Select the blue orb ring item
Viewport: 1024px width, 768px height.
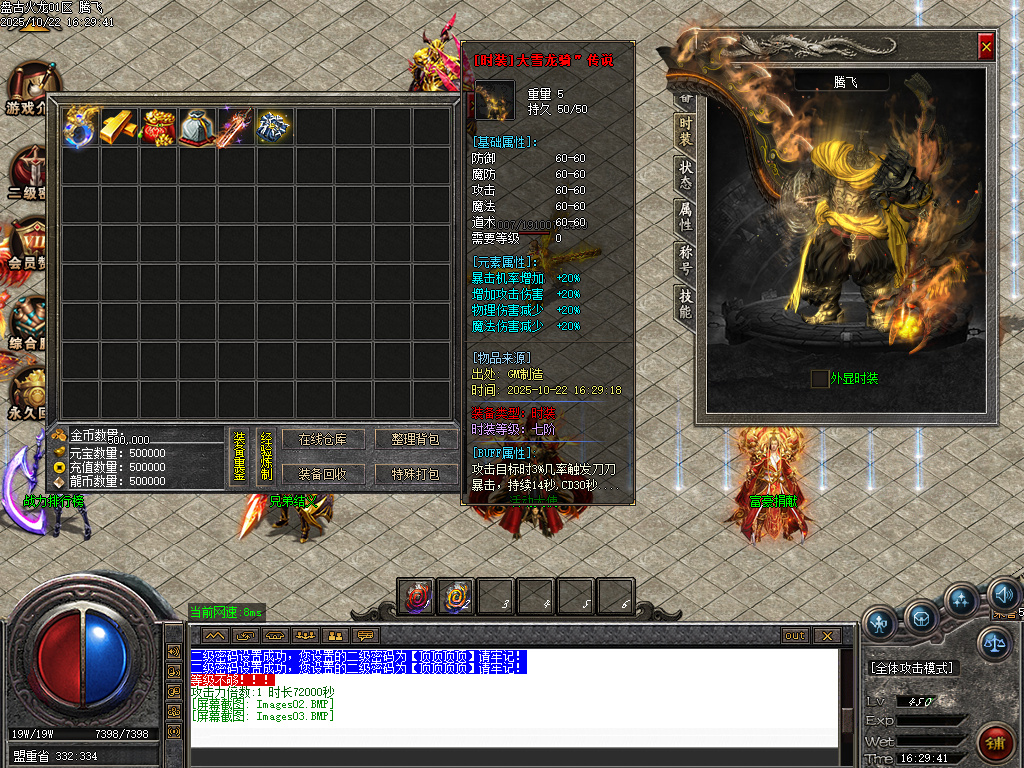[80, 127]
